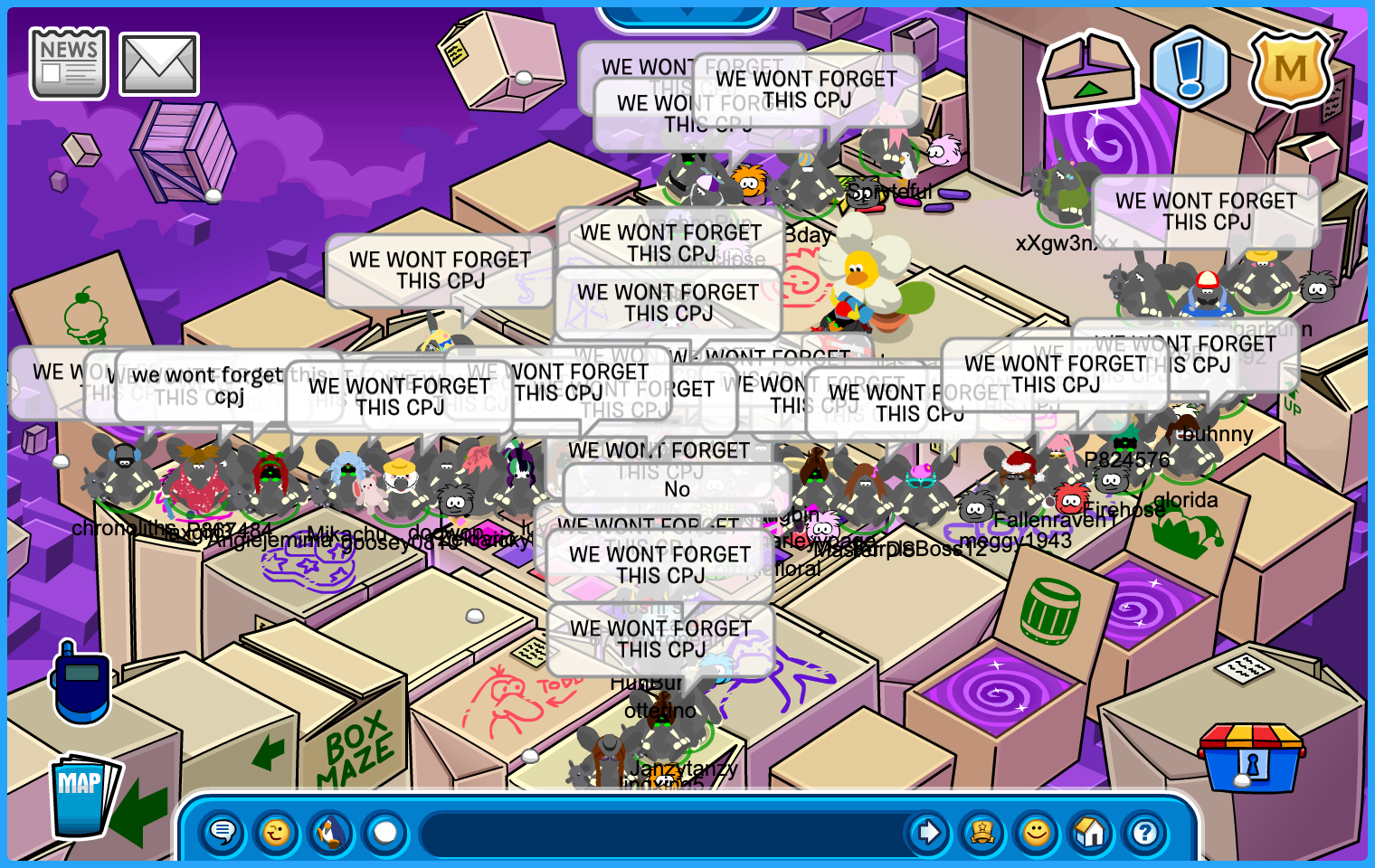Open the blue exclamation mark alert
The height and width of the screenshot is (868, 1375).
coord(1190,68)
